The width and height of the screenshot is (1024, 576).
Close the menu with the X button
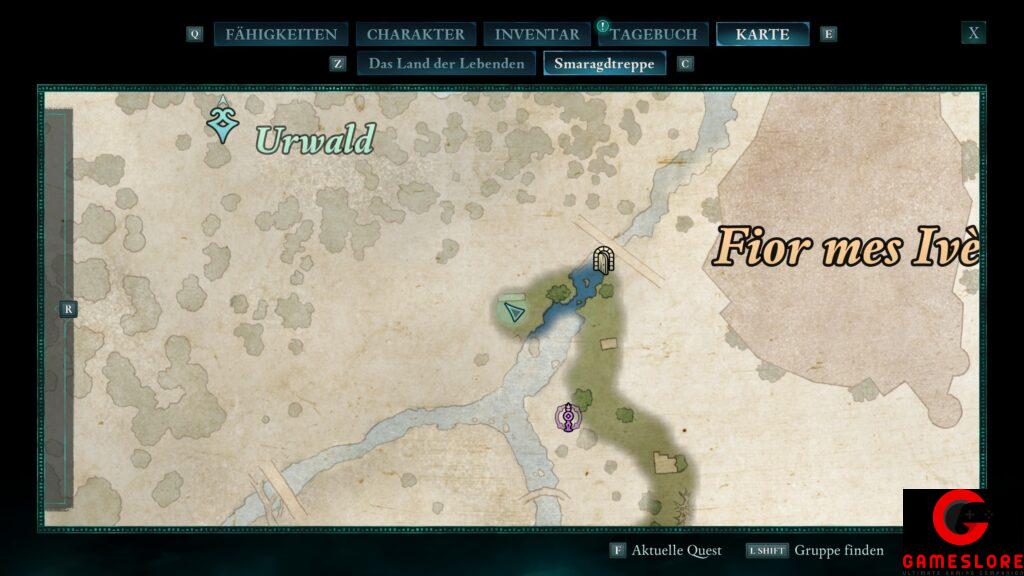973,33
